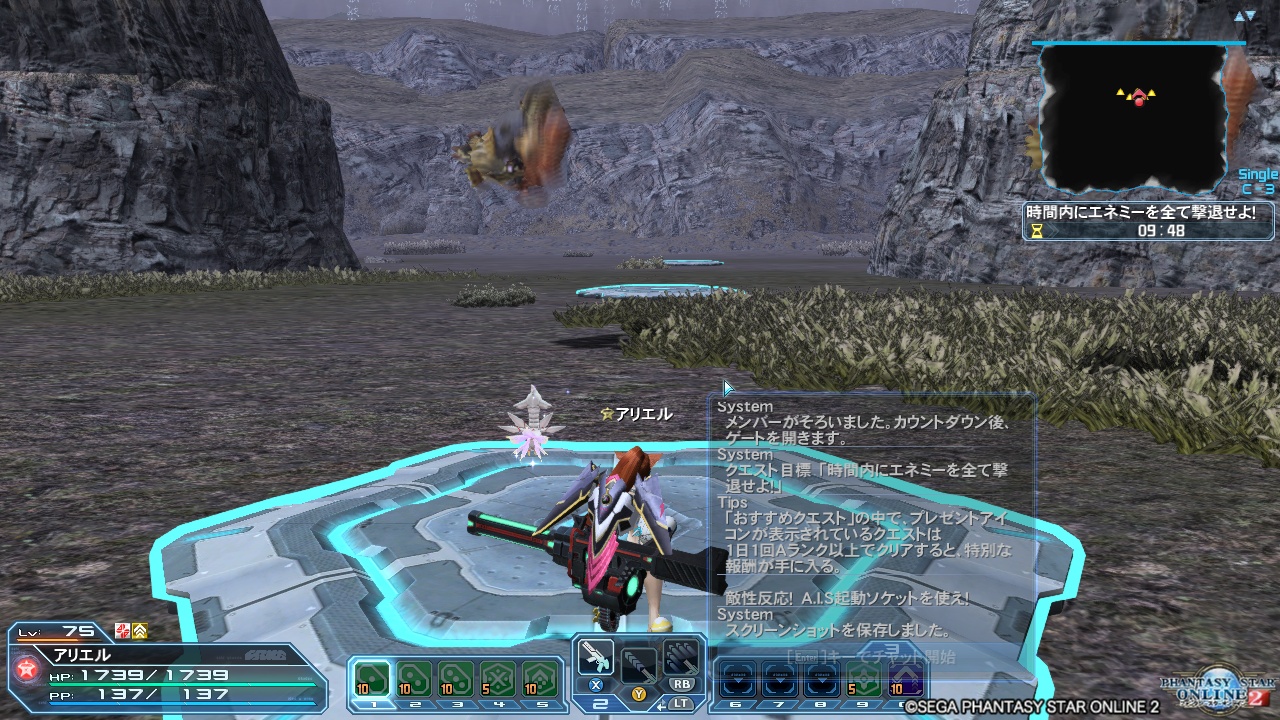This screenshot has height=720, width=1280.
Task: Select the Y slot wired lance weapon
Action: (x=639, y=666)
